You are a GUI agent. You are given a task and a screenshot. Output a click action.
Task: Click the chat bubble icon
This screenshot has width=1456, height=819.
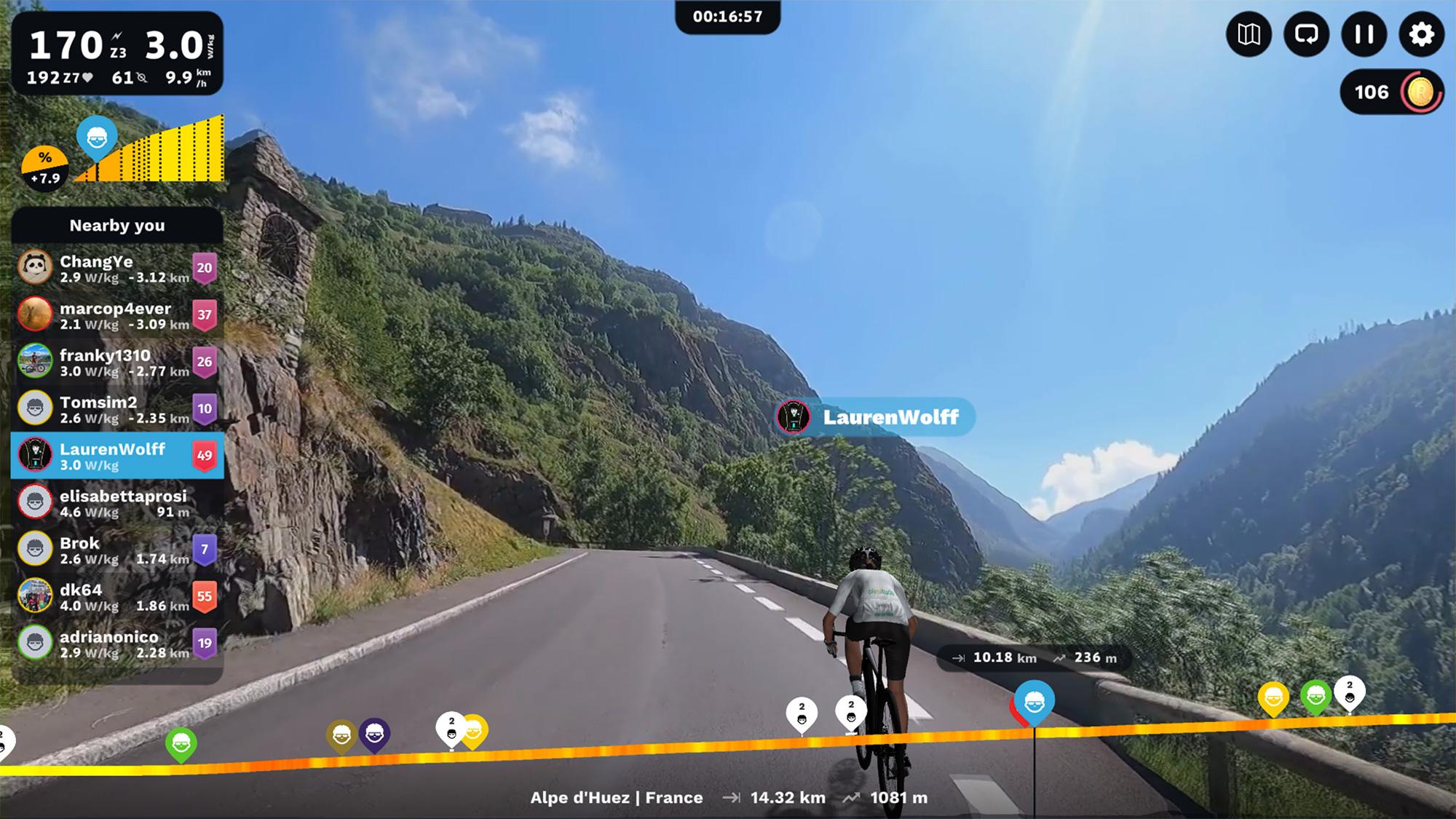pos(1306,34)
